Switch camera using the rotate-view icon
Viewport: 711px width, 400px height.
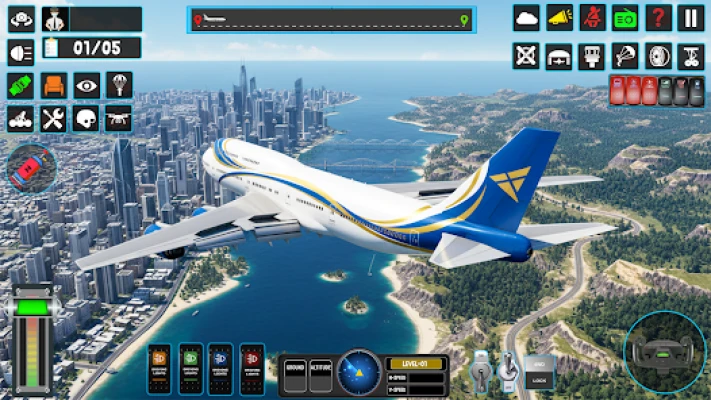pyautogui.click(x=21, y=19)
